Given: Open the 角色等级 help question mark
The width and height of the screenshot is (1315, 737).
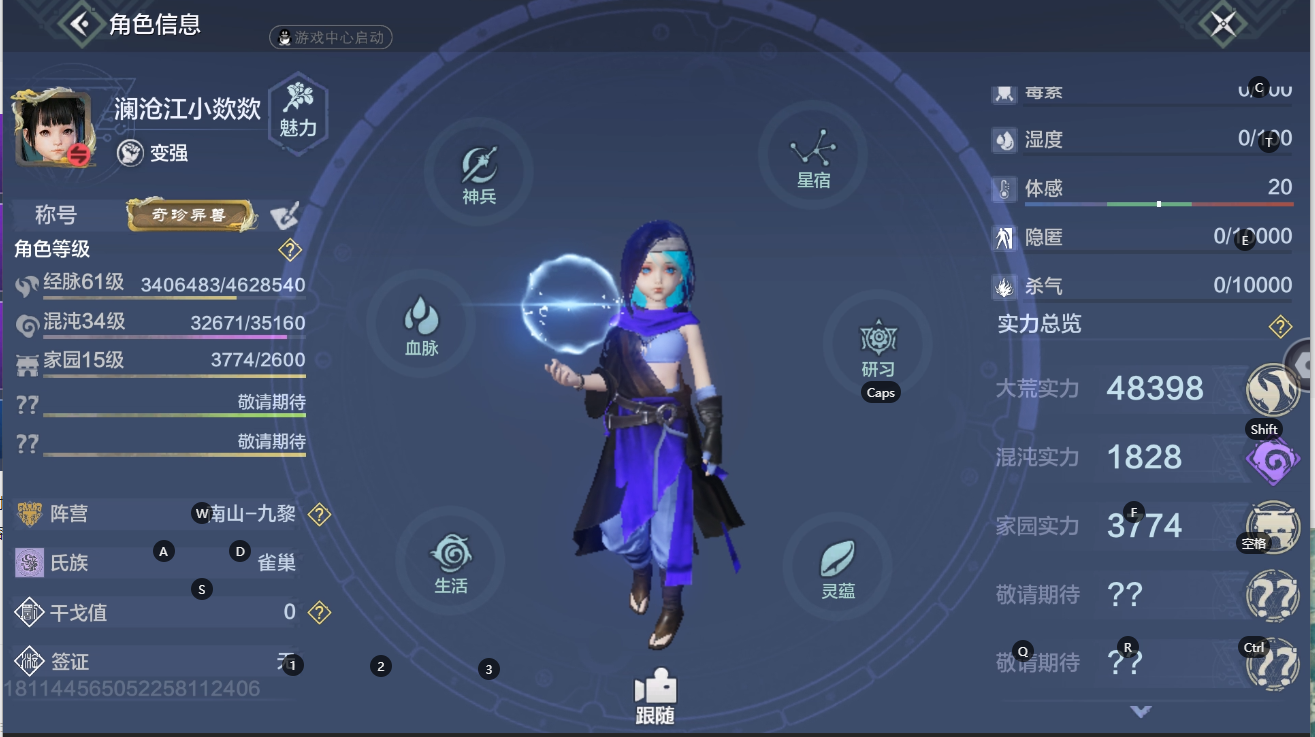Looking at the screenshot, I should click(x=290, y=251).
